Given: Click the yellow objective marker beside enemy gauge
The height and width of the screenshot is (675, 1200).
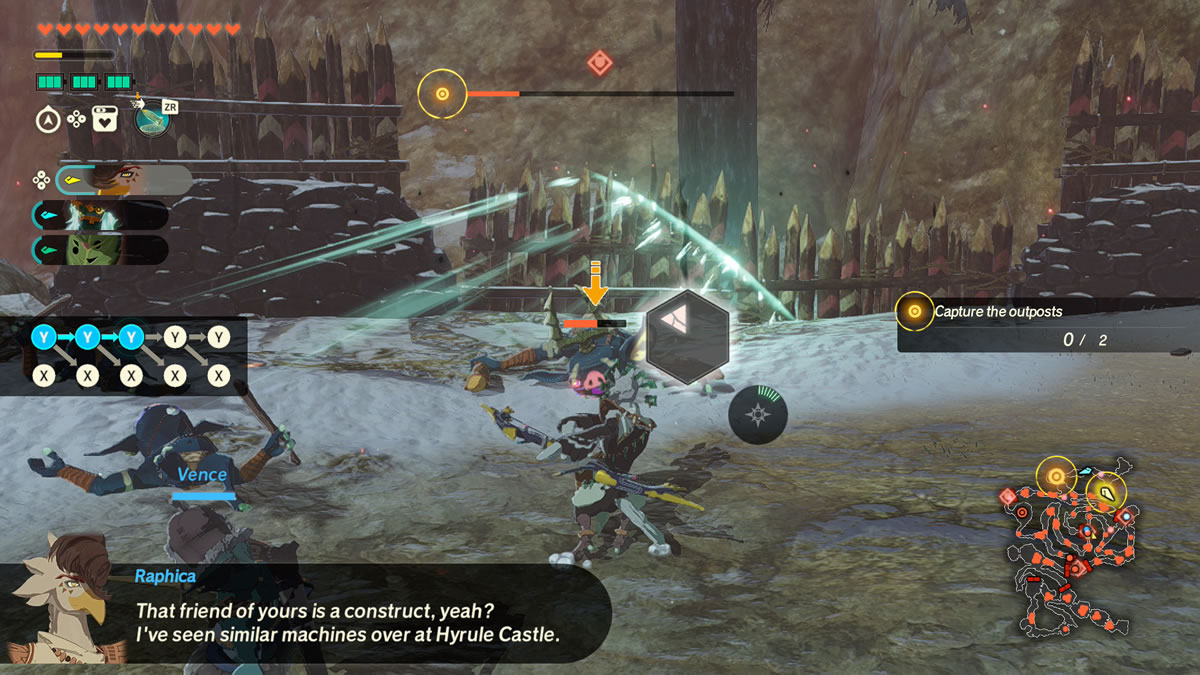Looking at the screenshot, I should (441, 94).
